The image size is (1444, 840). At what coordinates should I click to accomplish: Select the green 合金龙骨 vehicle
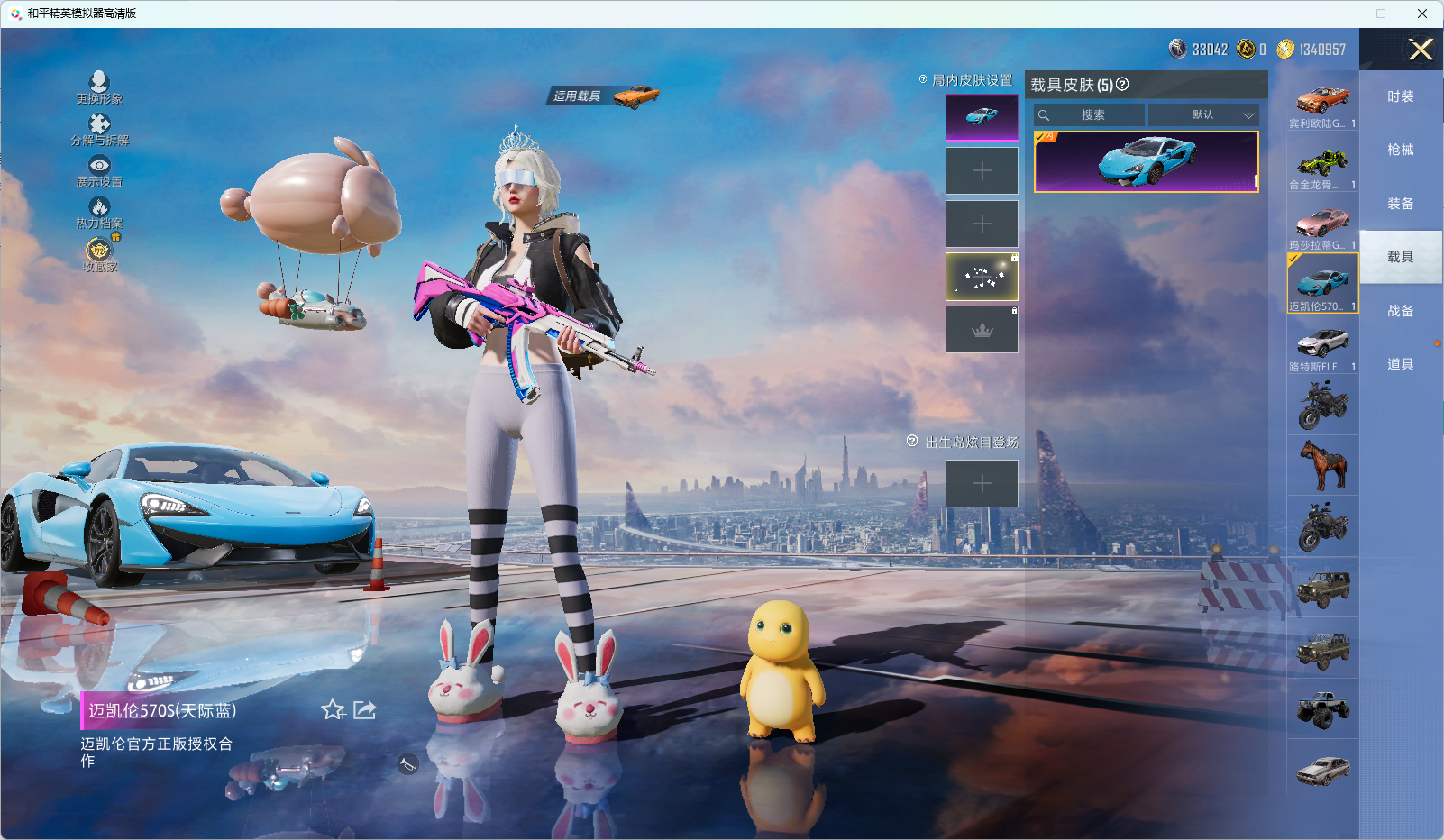(1322, 162)
